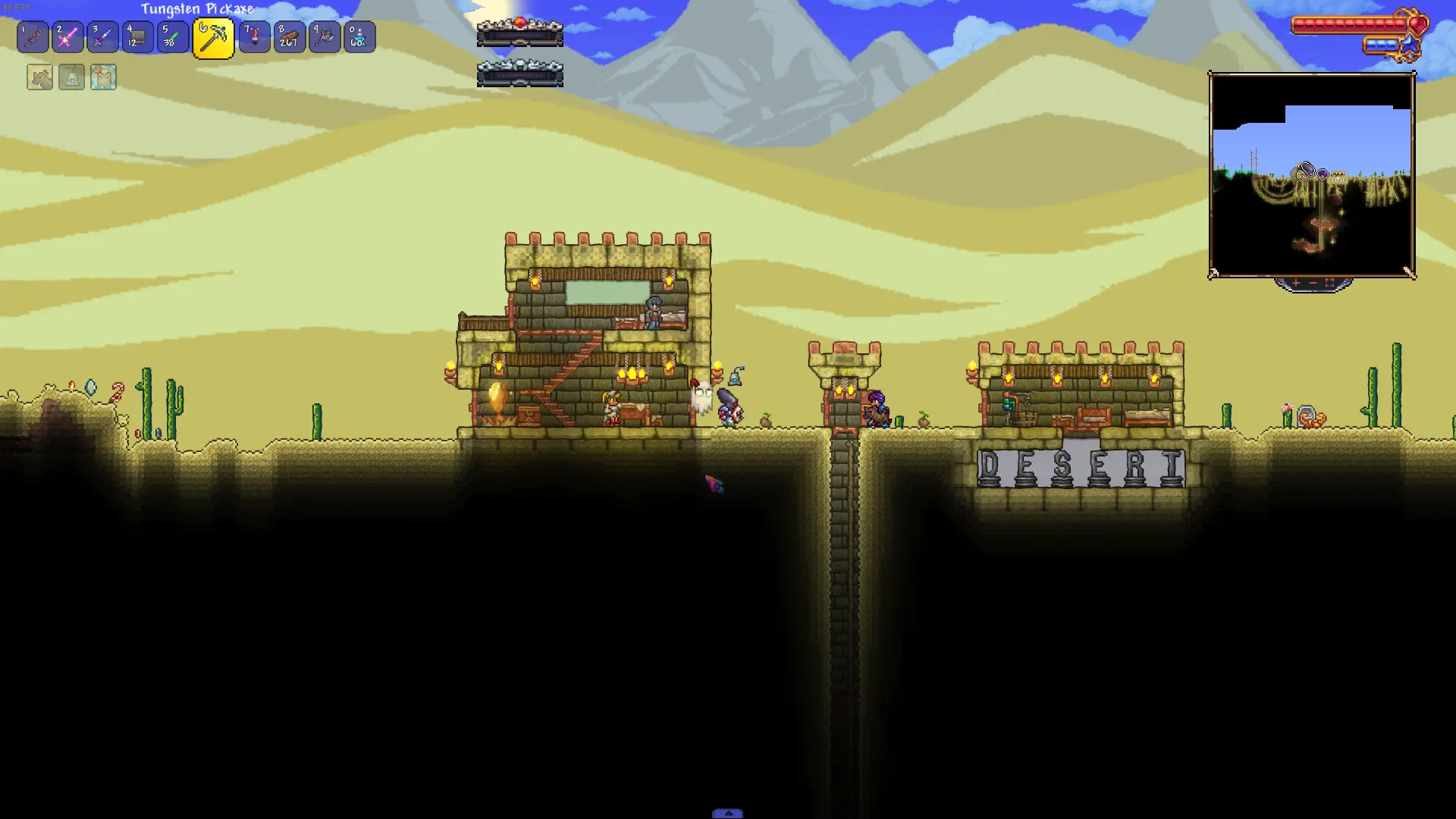Click the campfire buff icon
The height and width of the screenshot is (819, 1456).
pos(71,77)
